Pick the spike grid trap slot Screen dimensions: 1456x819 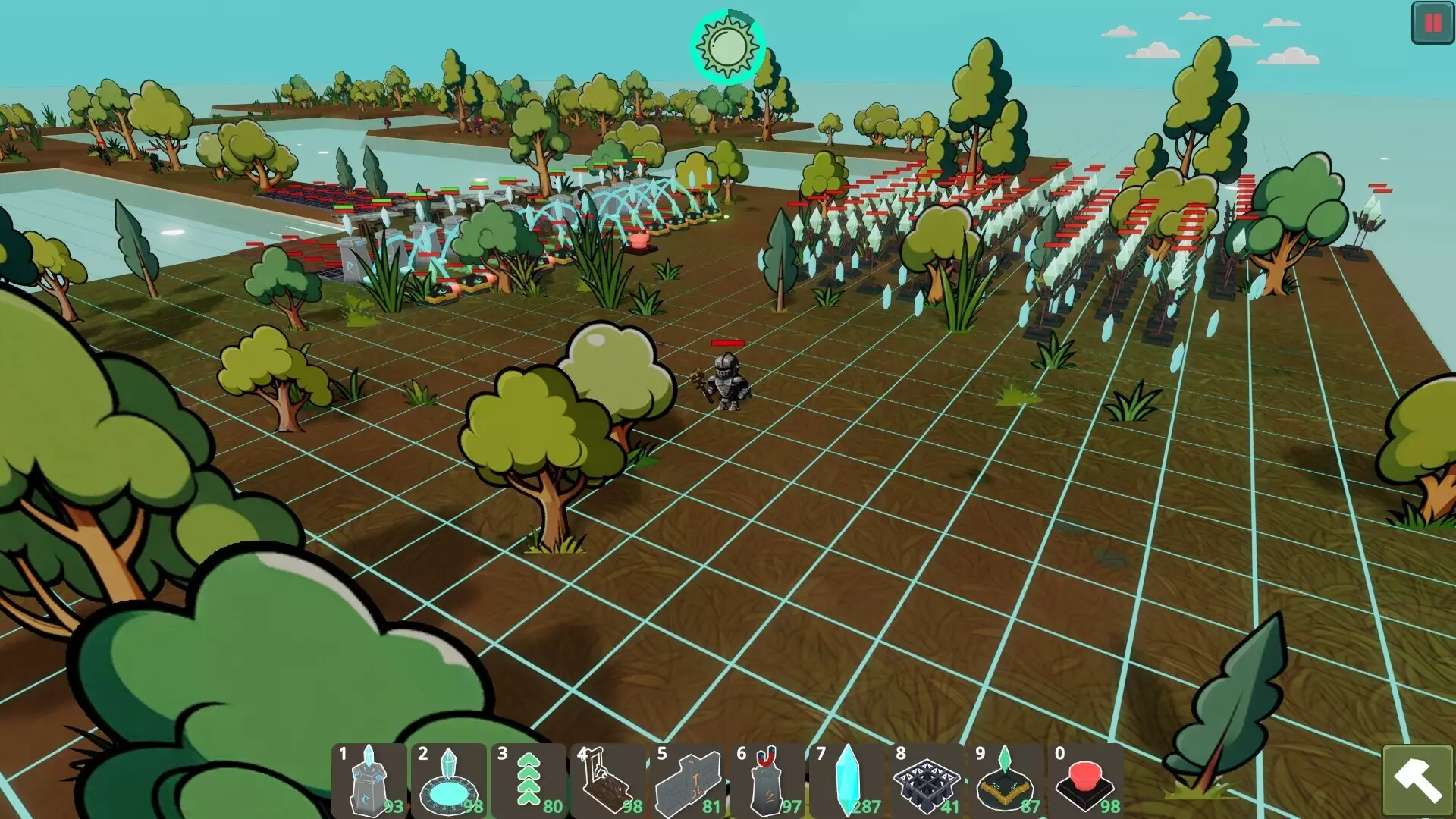click(927, 780)
